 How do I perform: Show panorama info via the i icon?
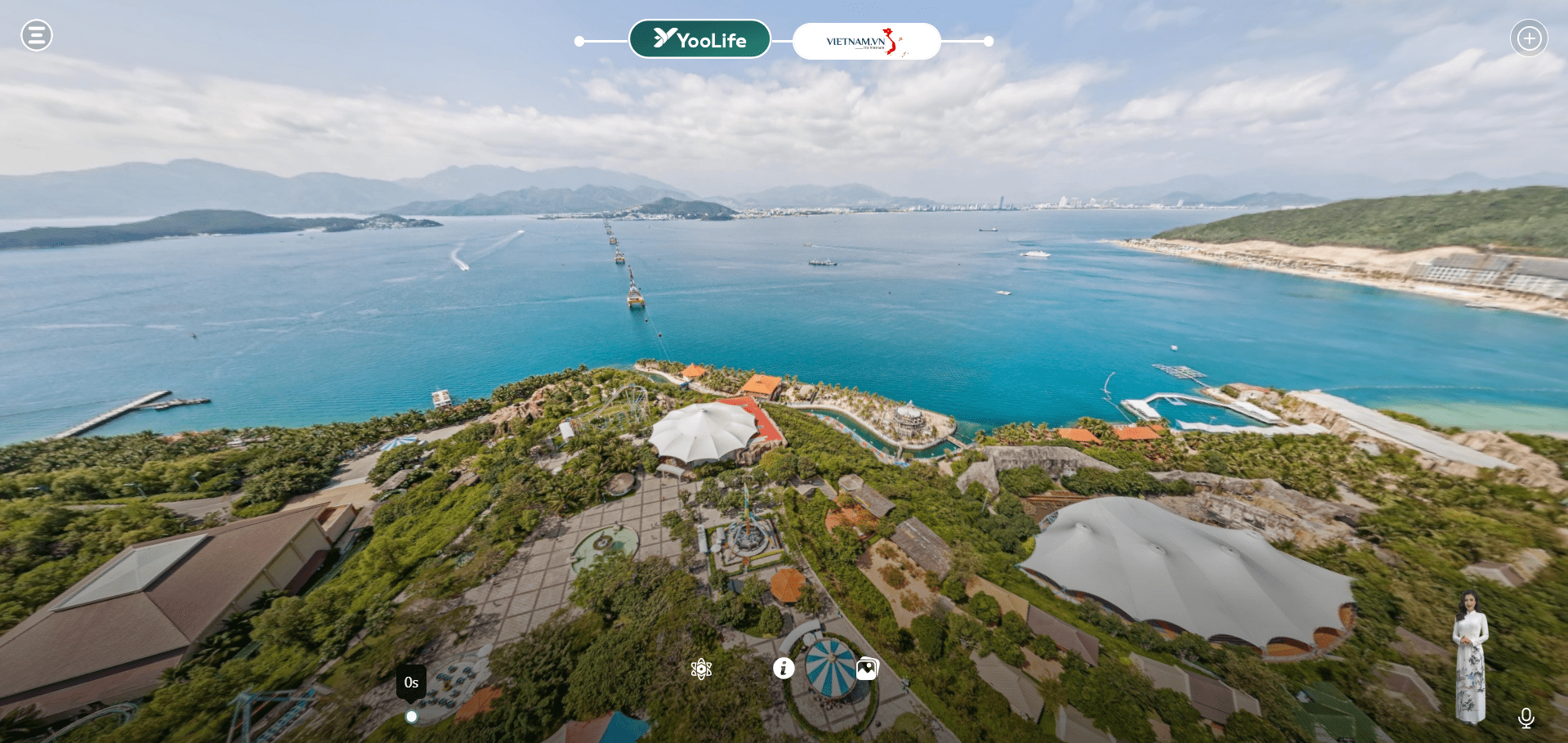pos(784,668)
